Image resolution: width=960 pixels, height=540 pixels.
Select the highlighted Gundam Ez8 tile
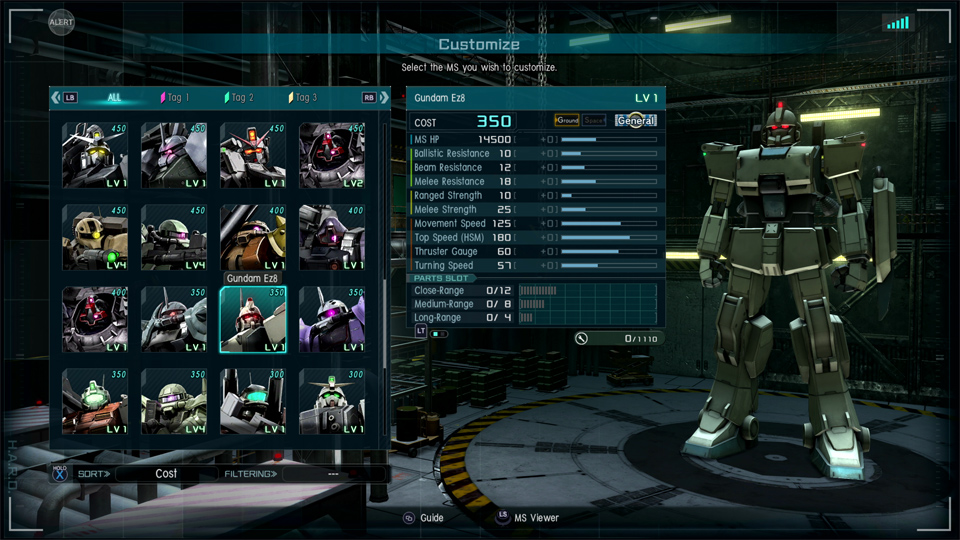point(253,320)
